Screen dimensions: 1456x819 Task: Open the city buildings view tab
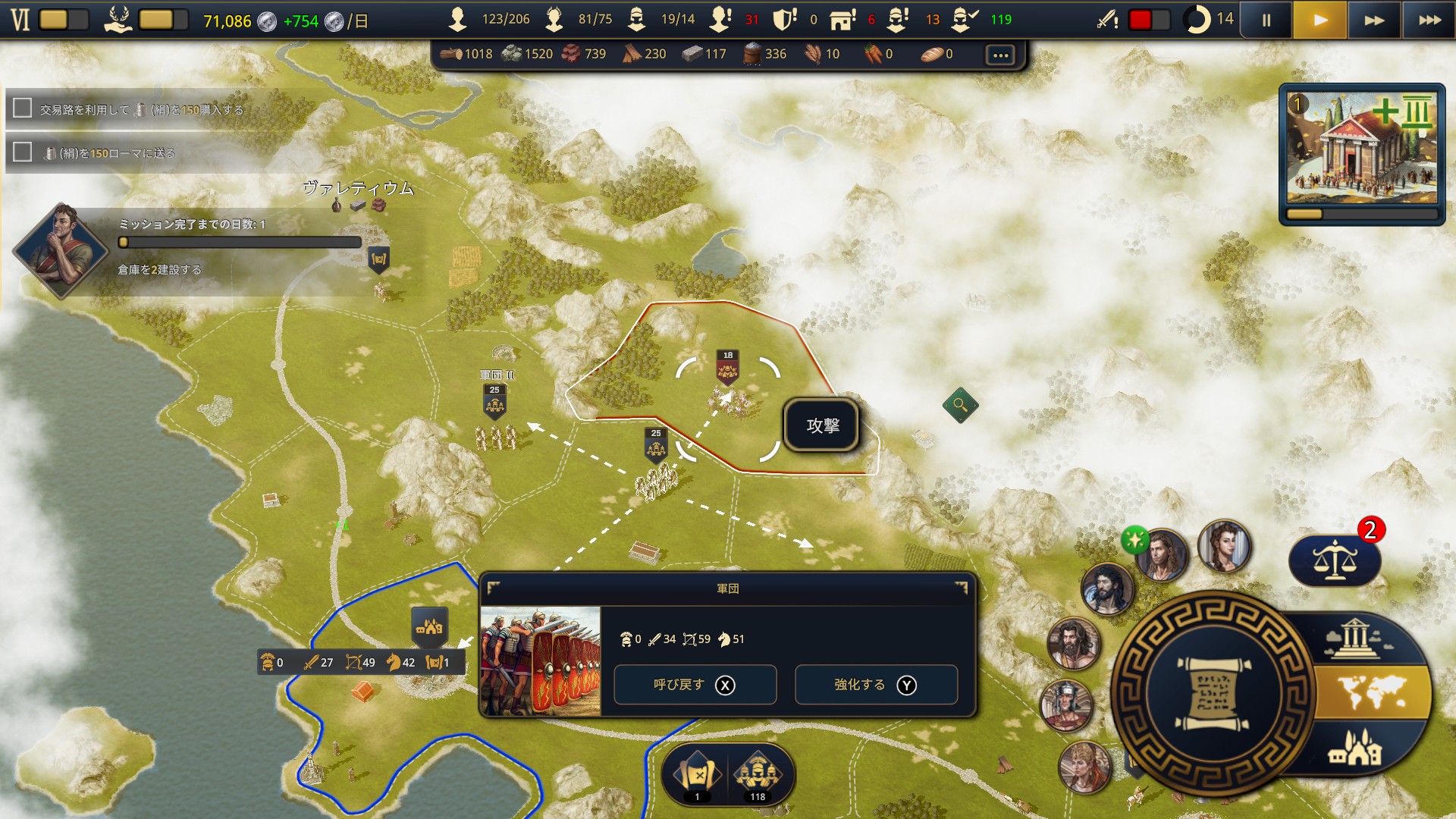tap(1355, 749)
